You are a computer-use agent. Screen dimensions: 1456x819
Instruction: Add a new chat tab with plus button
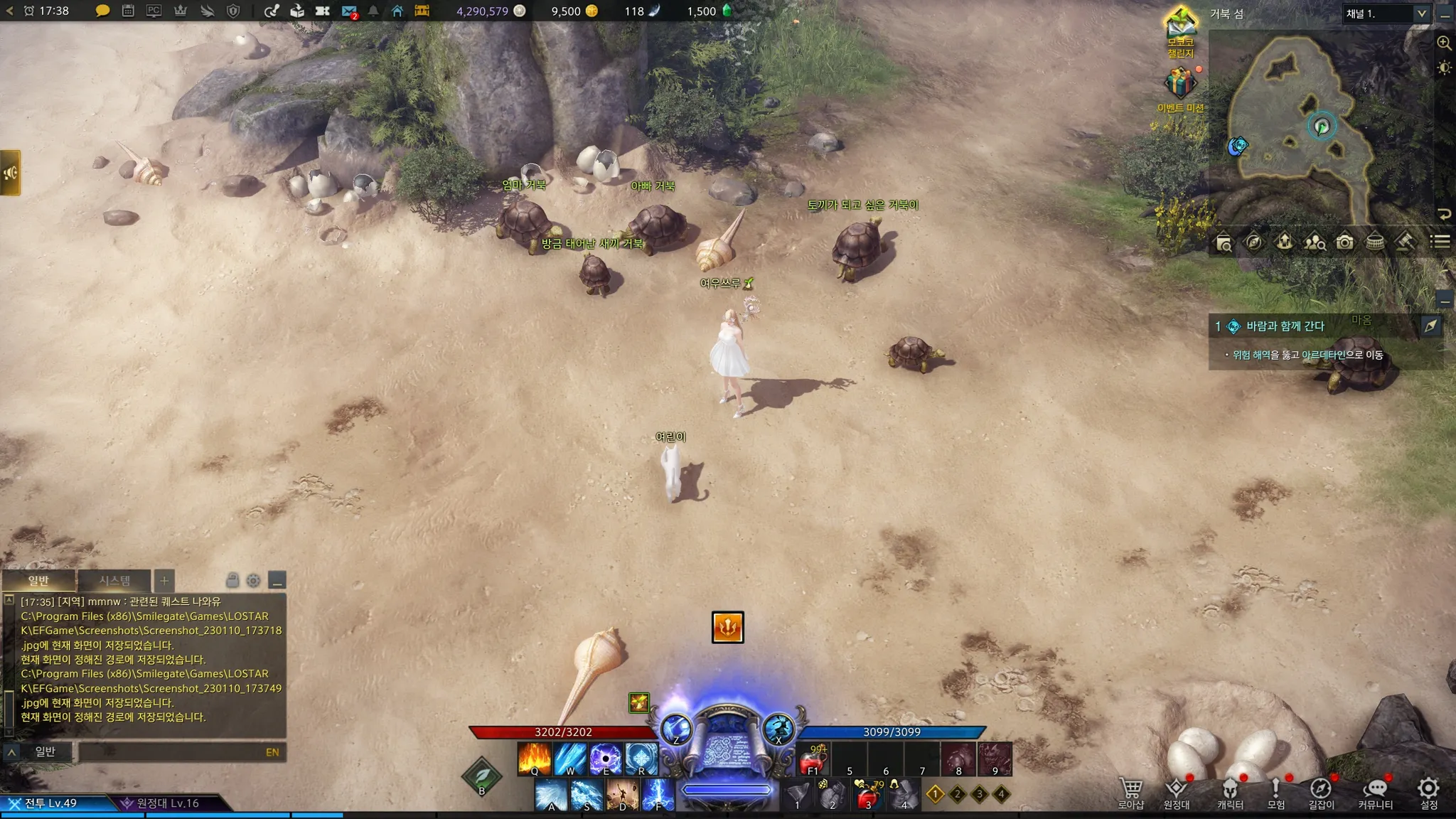tap(164, 581)
